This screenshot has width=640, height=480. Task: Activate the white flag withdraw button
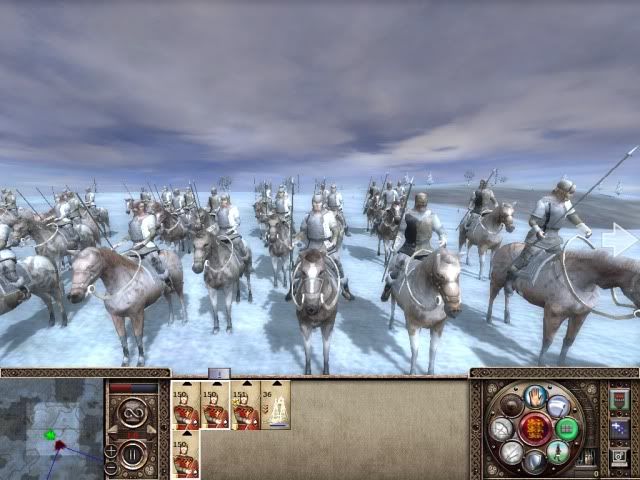(x=560, y=404)
